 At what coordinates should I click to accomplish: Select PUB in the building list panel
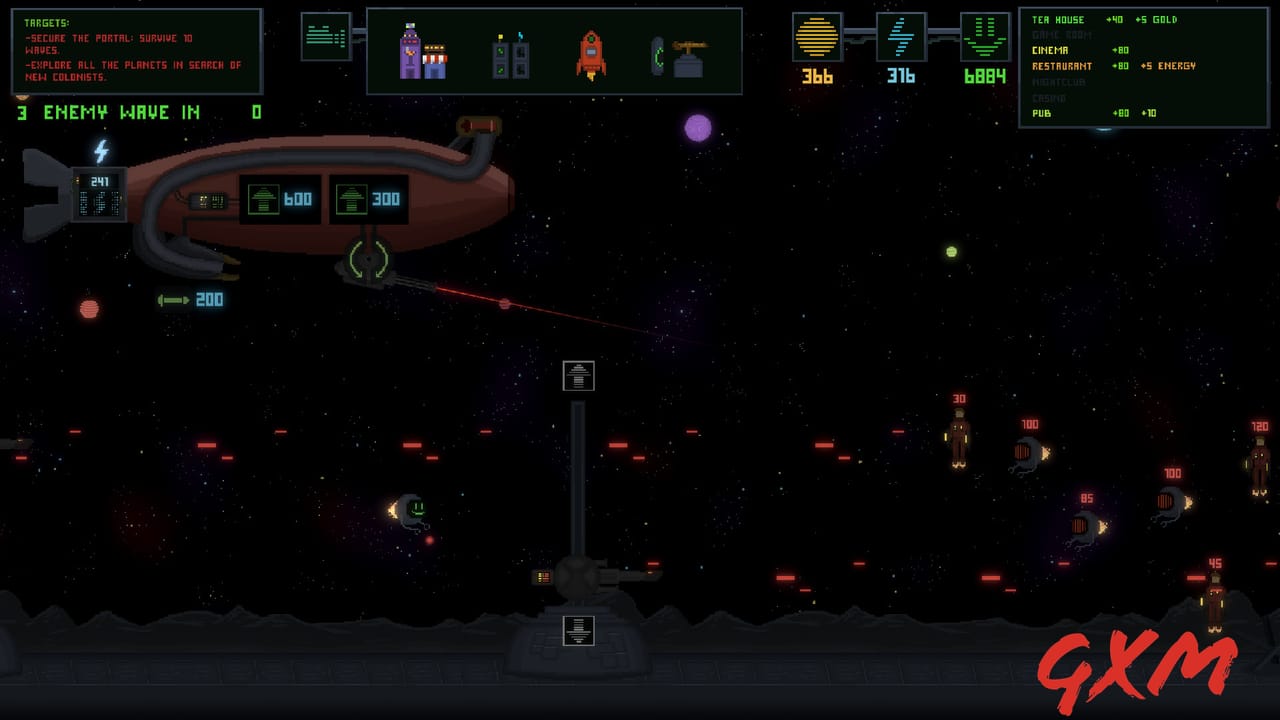click(1041, 114)
